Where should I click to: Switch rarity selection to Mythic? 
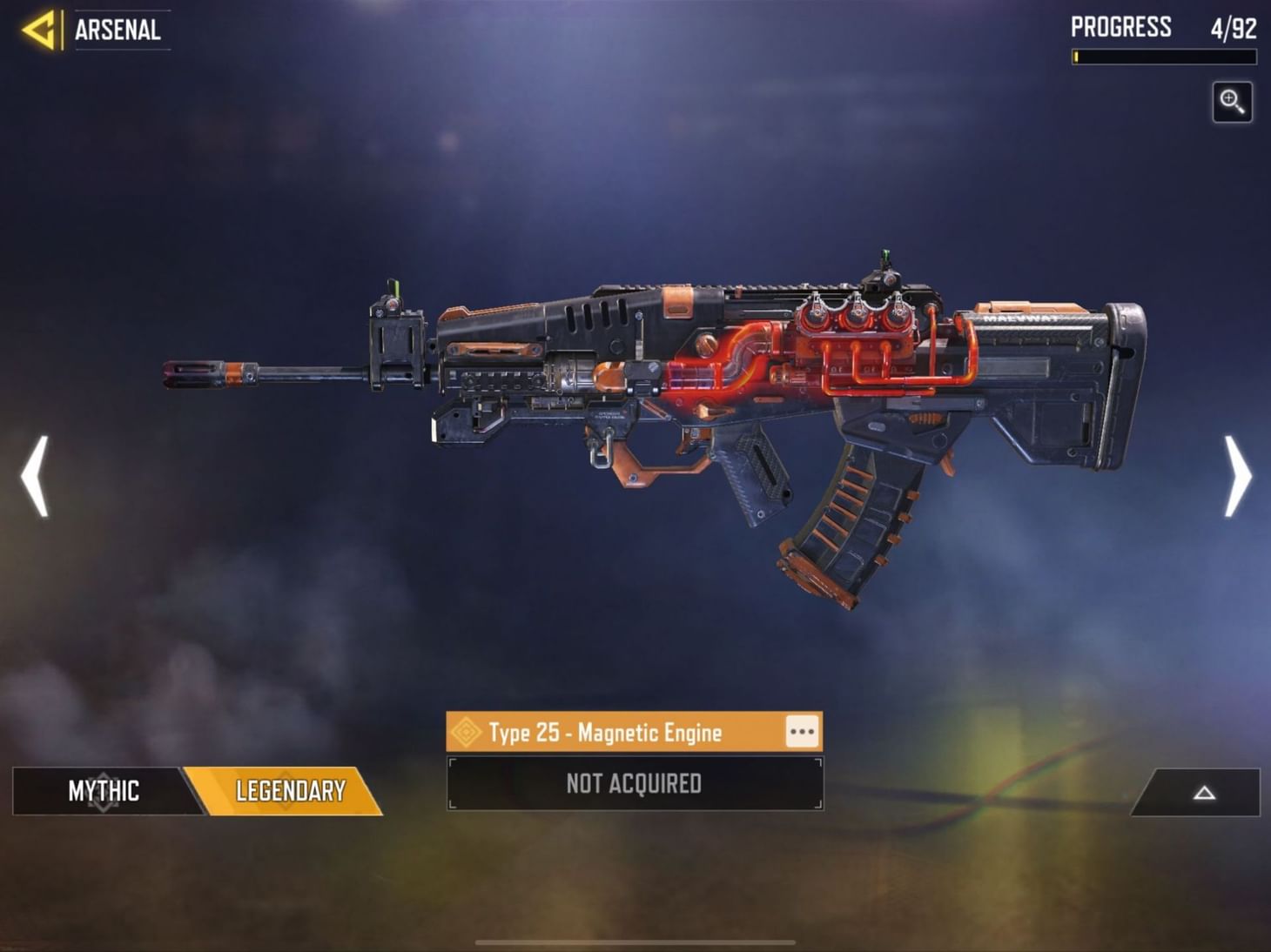point(104,792)
